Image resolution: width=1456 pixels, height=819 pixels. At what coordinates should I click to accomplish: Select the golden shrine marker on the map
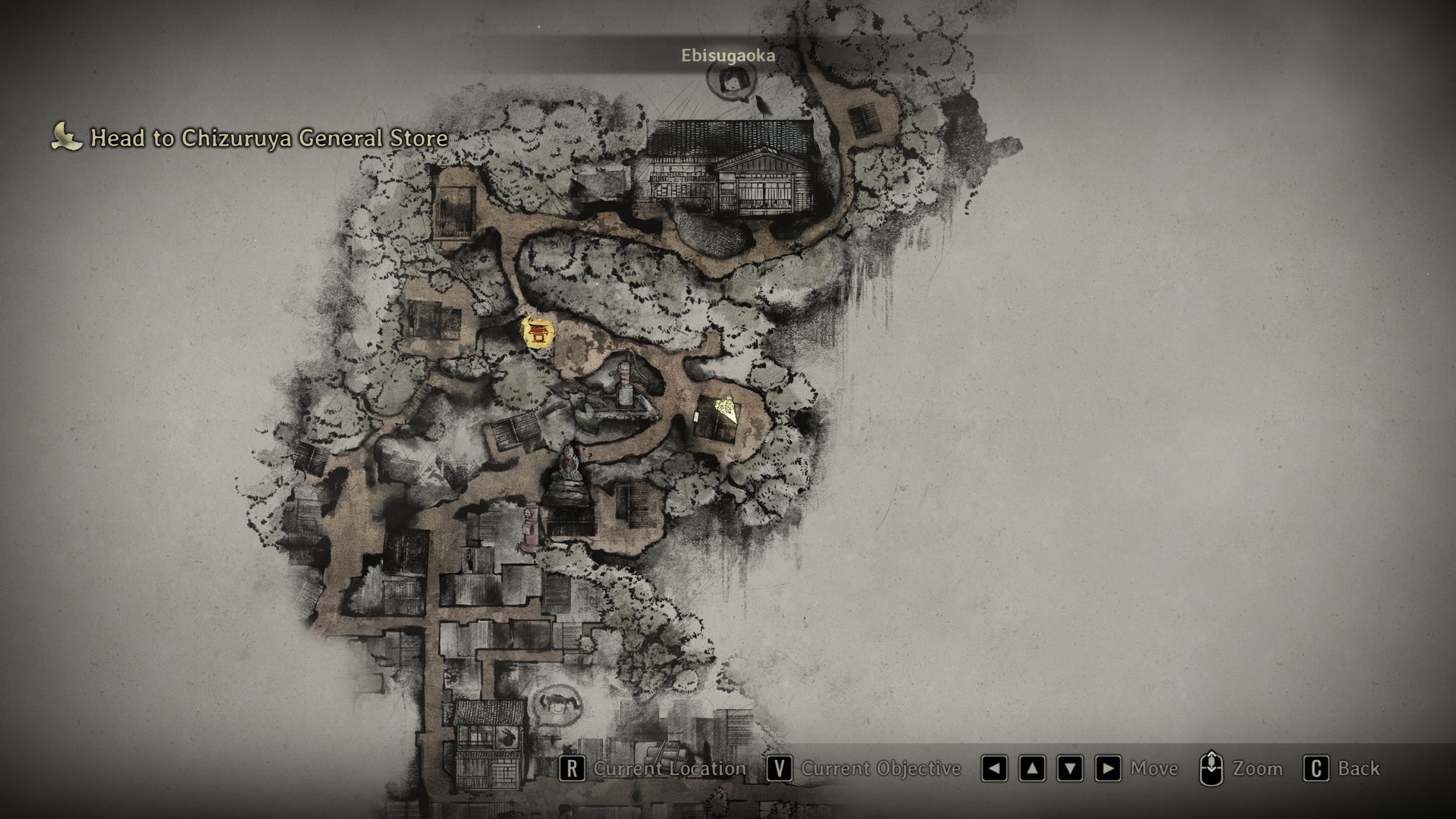pos(538,334)
